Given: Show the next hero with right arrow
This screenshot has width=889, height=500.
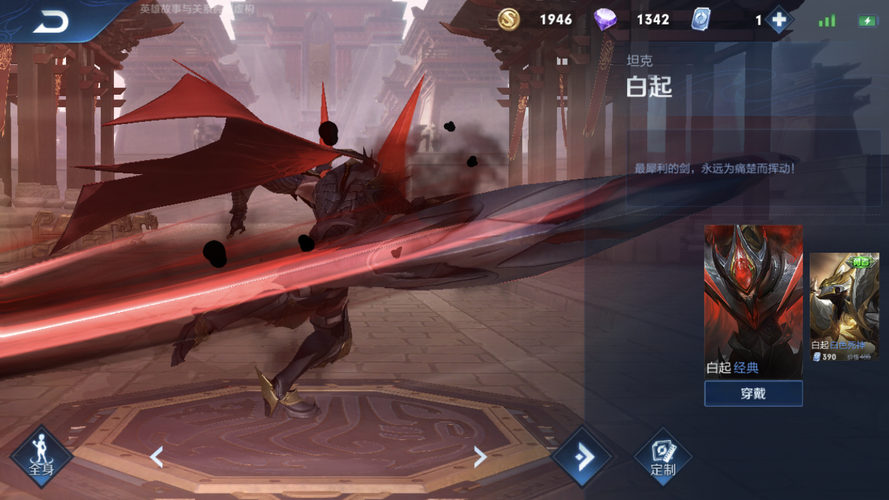Looking at the screenshot, I should [480, 457].
